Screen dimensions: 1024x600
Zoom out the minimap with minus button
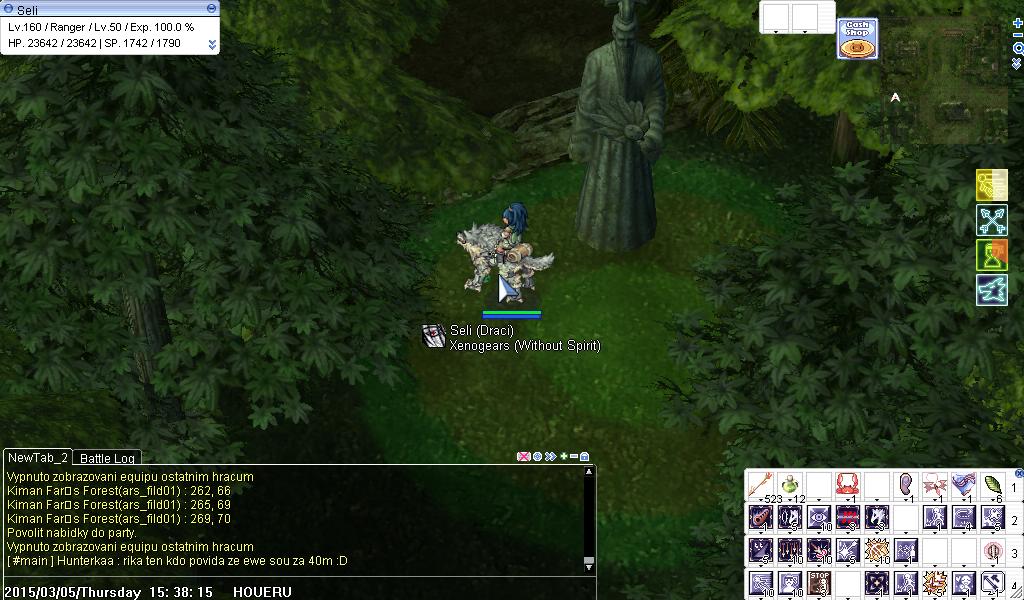(x=1018, y=35)
